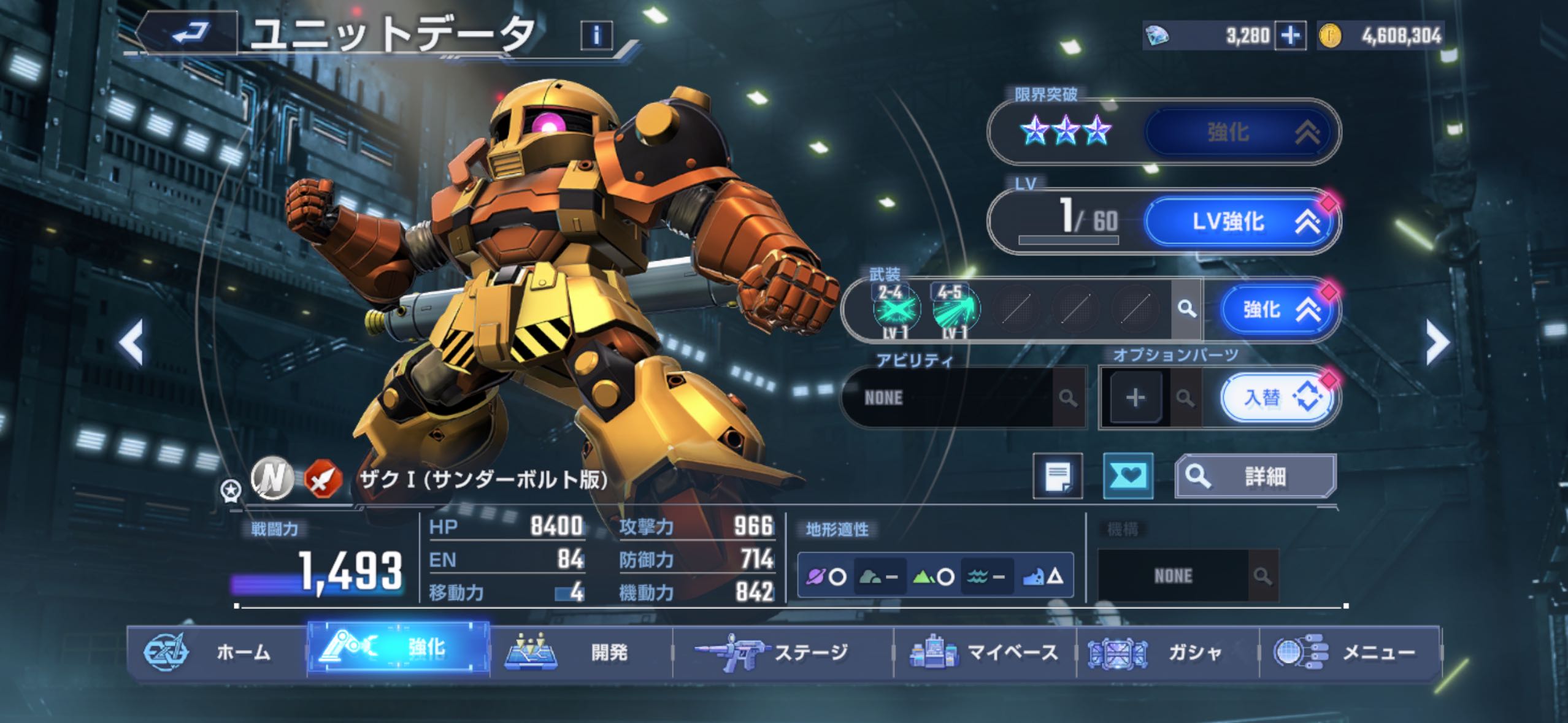Switch to previous unit with left arrow

tap(131, 342)
